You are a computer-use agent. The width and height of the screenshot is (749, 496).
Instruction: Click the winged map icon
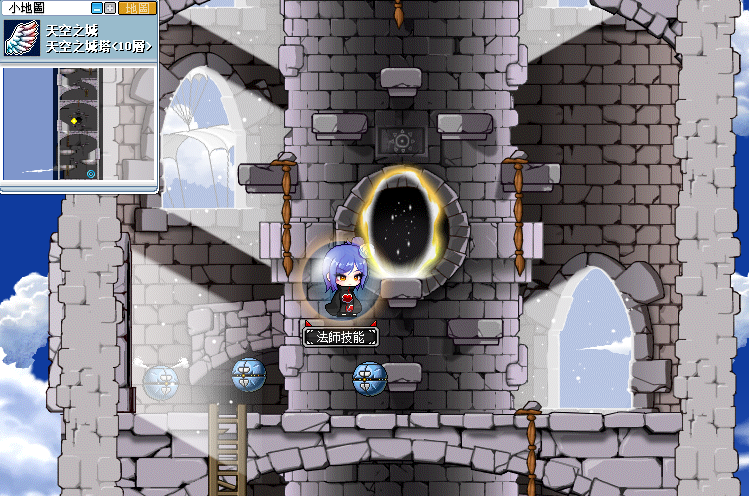pos(22,41)
